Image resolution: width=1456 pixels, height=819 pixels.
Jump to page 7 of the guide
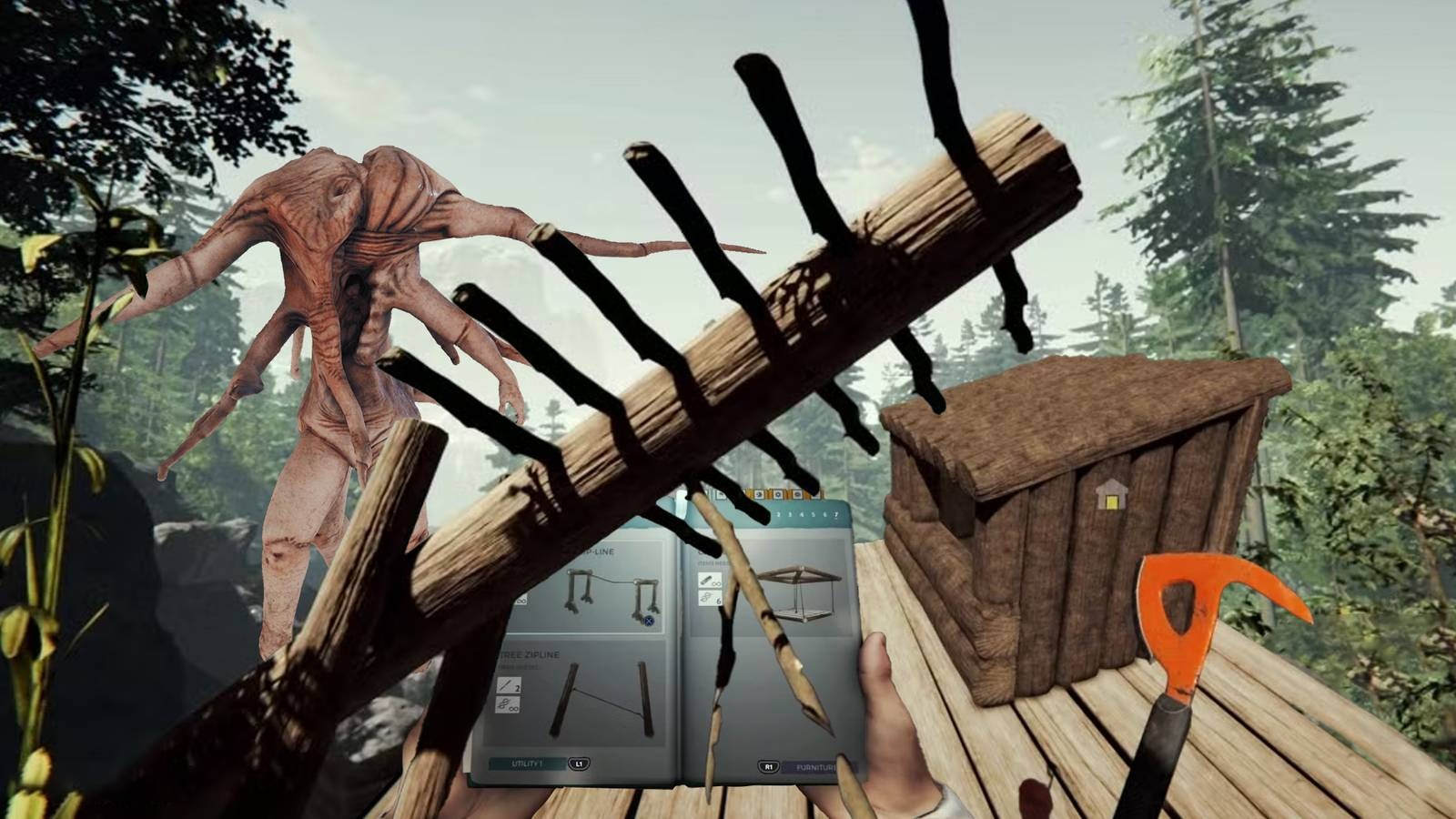pos(836,515)
